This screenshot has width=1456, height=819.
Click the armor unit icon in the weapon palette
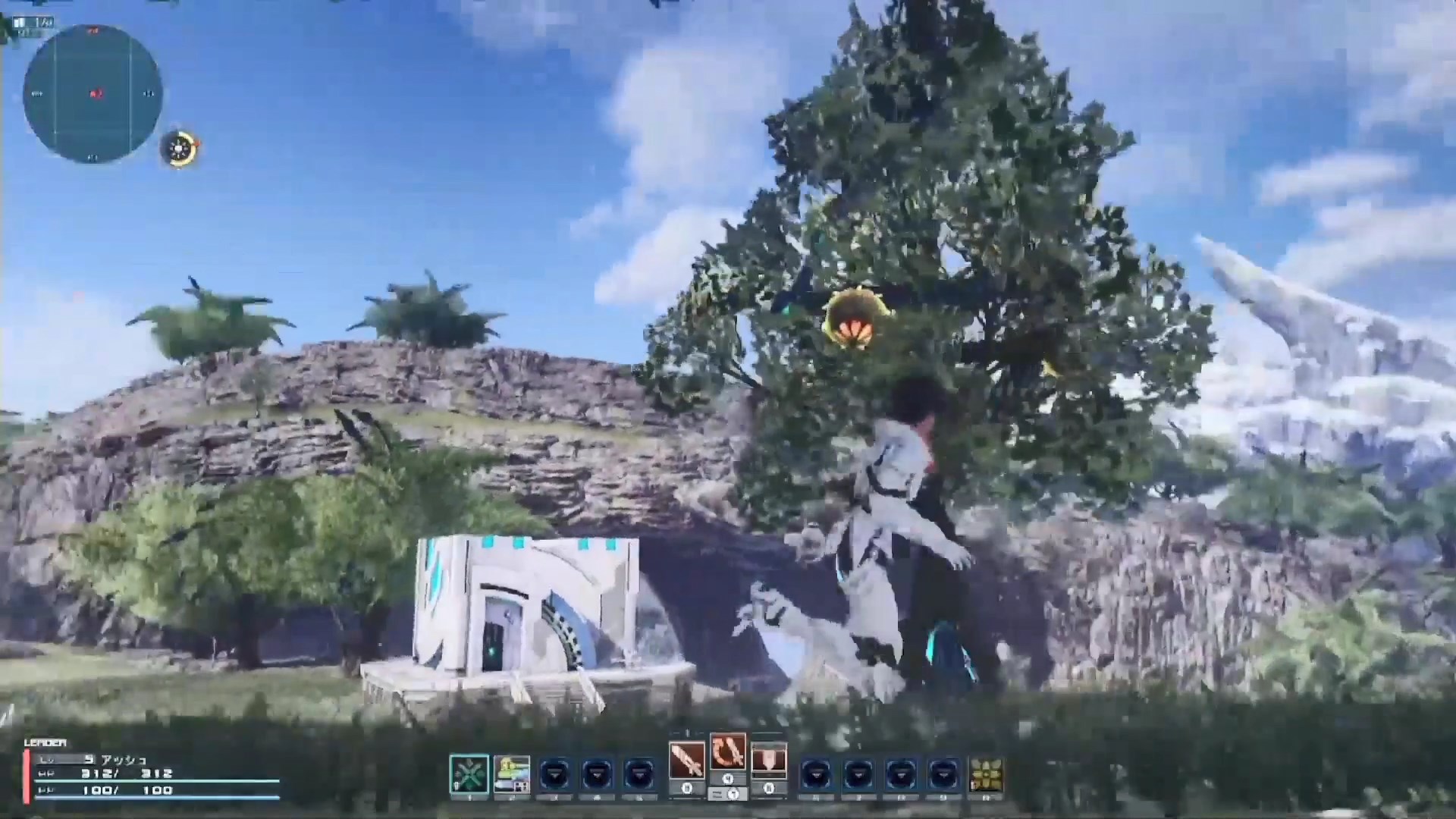[769, 758]
